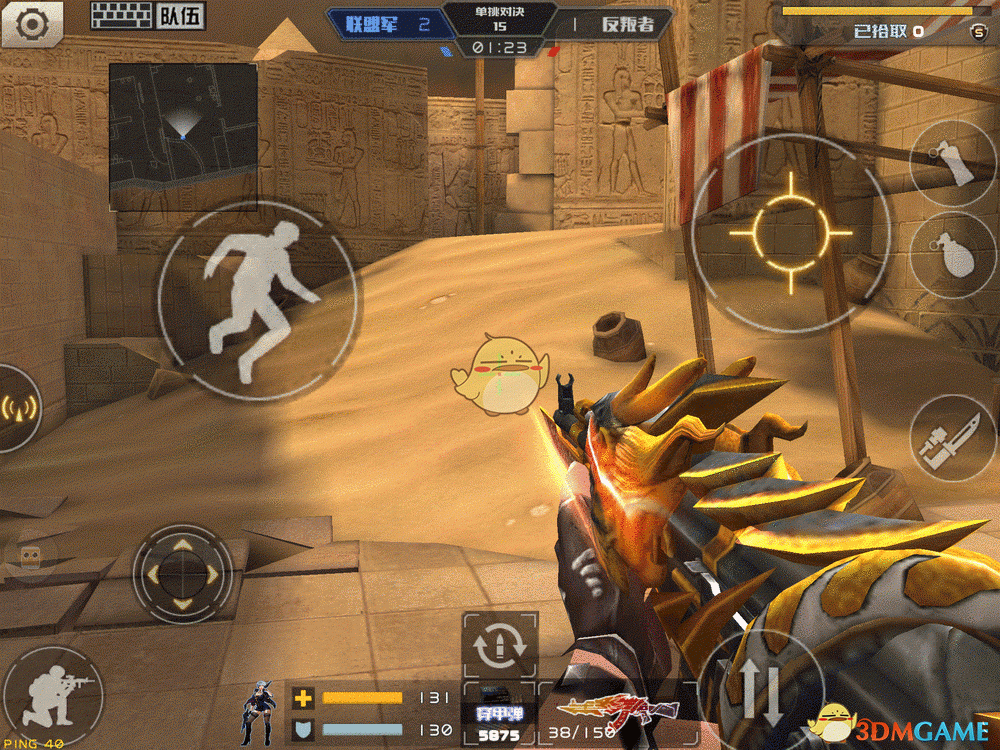Tap the round S icon beside 已拾取

(x=977, y=32)
